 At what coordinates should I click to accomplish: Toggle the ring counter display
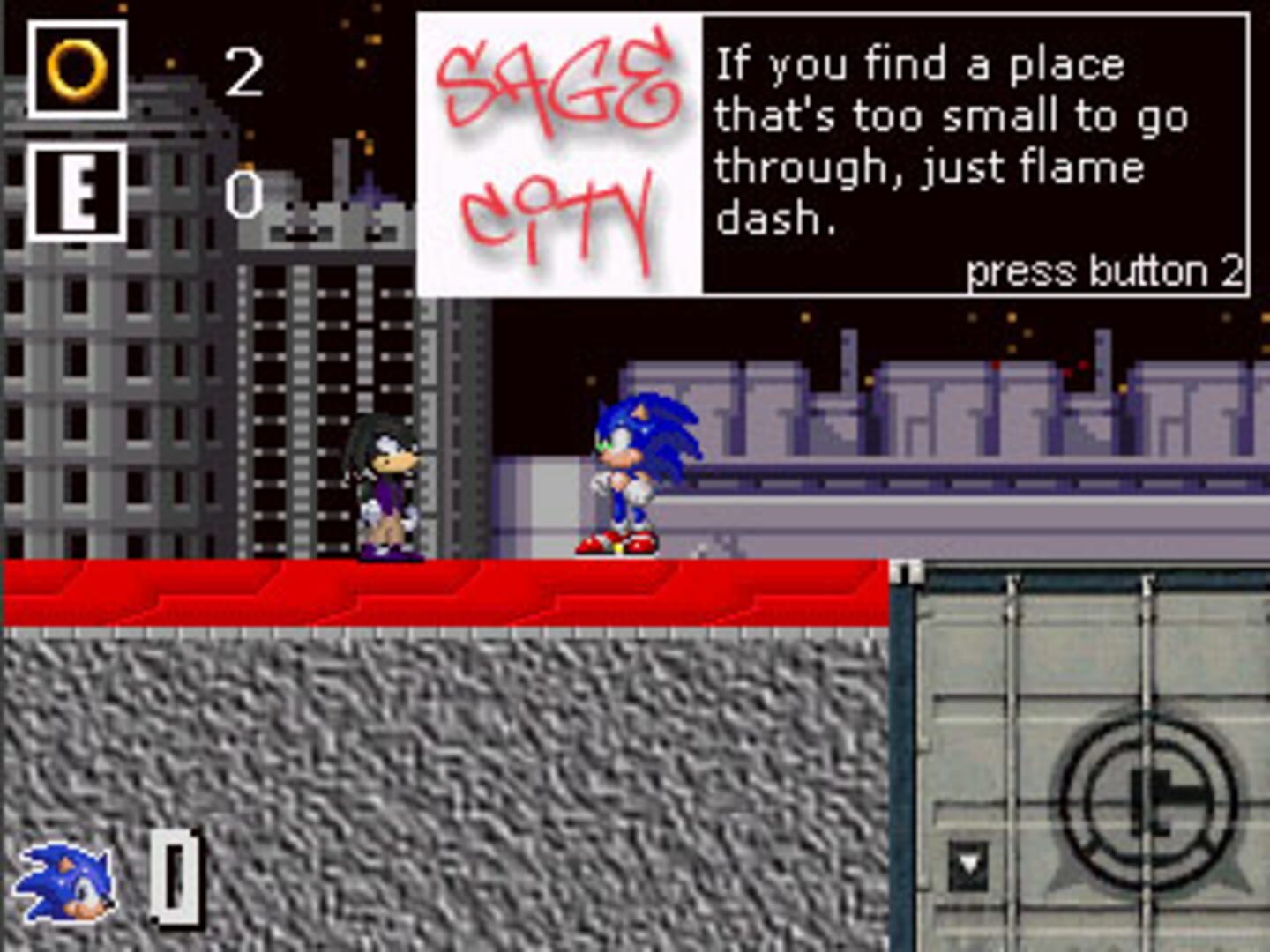pos(245,69)
